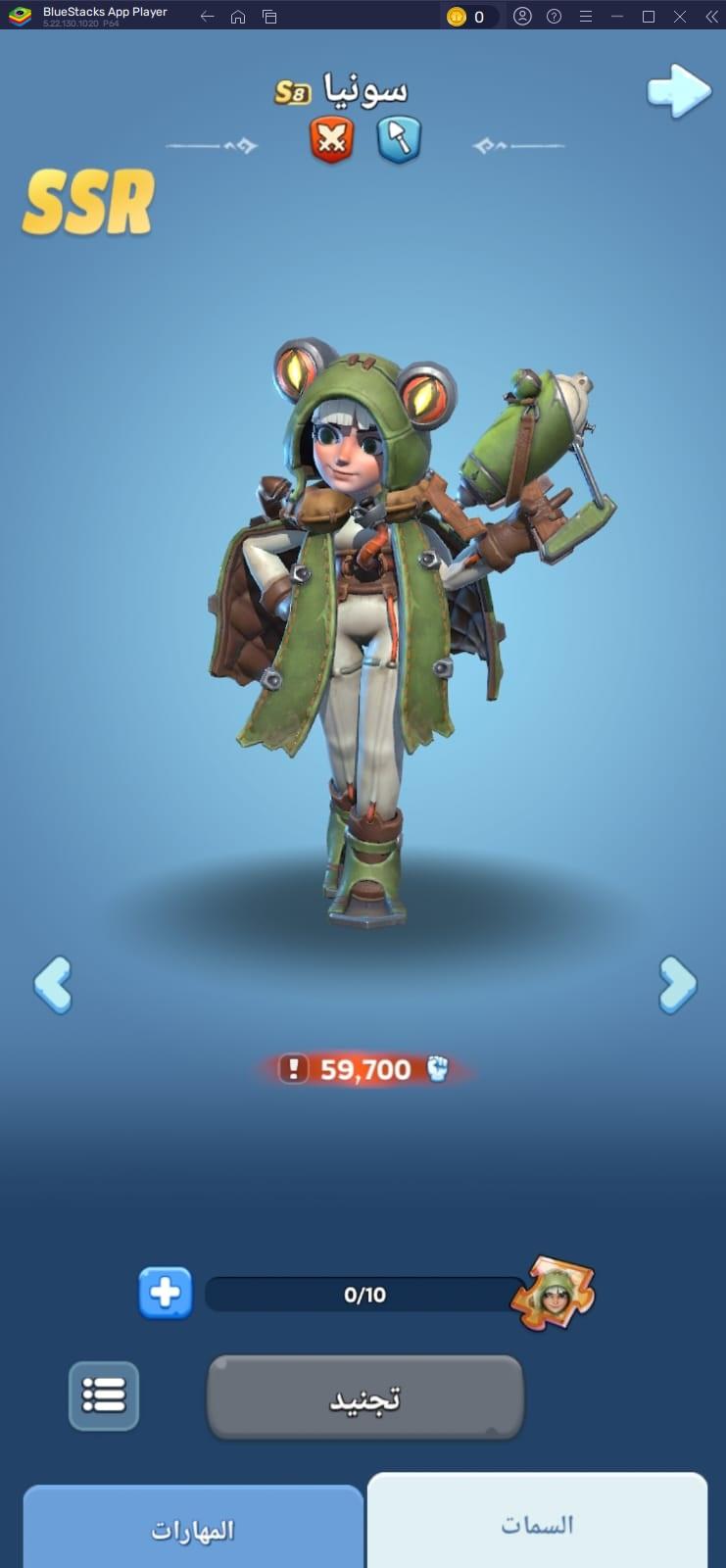Screen dimensions: 726x1568
Task: Add hero fragments with the blue plus
Action: pos(165,1294)
